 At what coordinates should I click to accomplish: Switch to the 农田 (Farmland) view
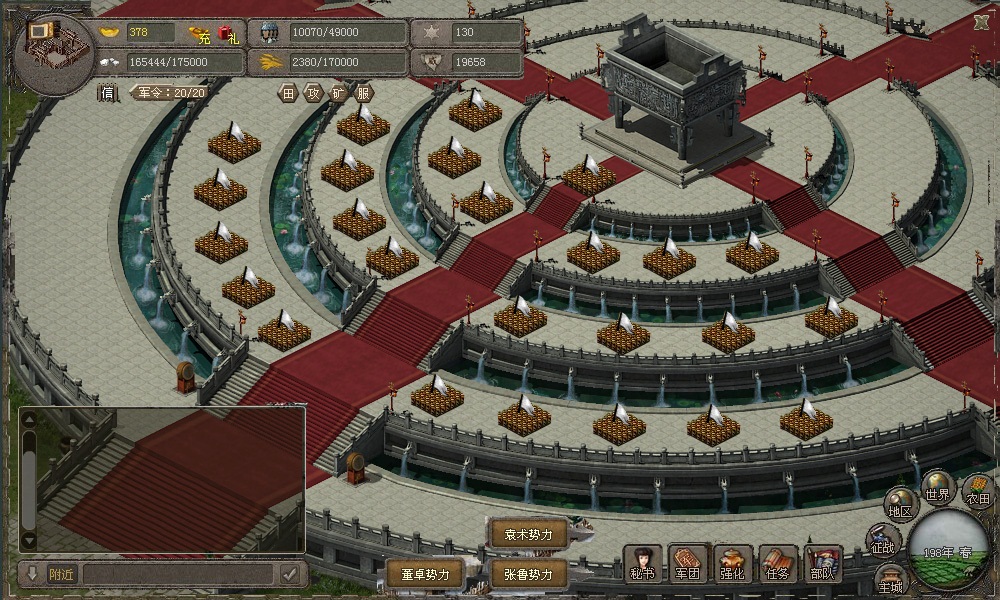tap(977, 492)
